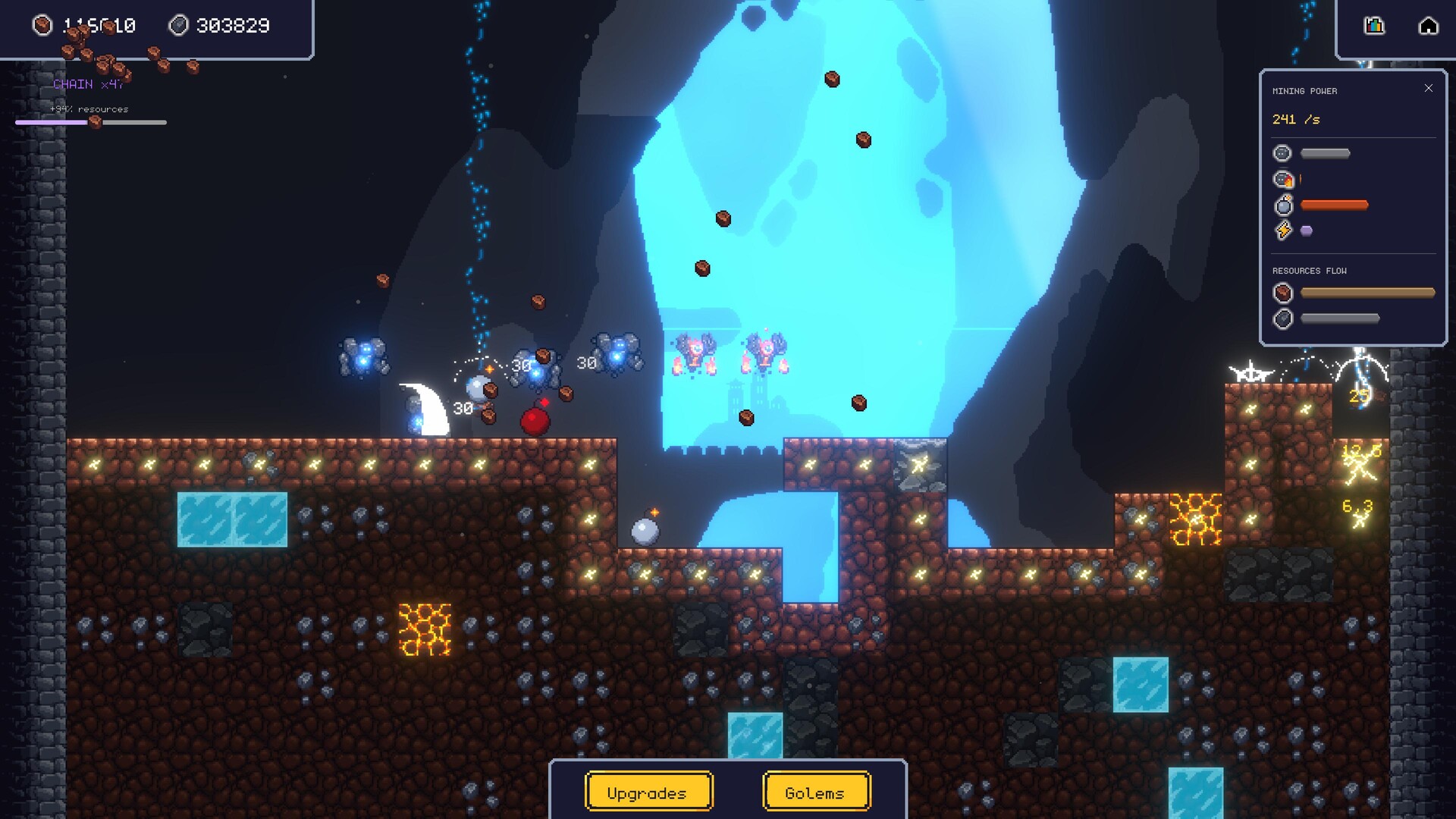The width and height of the screenshot is (1456, 819).
Task: Close the Mining Power panel
Action: coord(1429,89)
